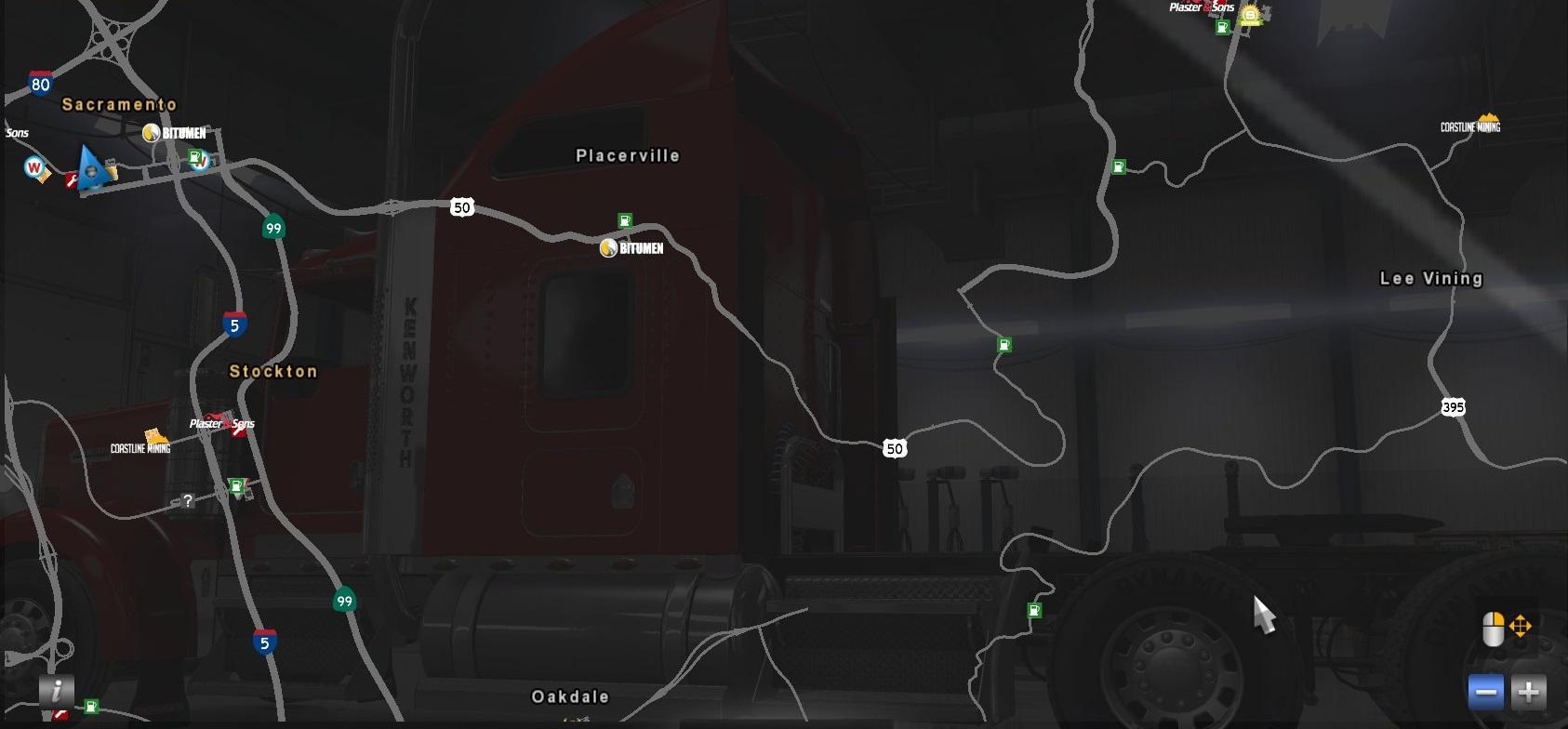Click the gas station icon by Placerville

point(625,221)
